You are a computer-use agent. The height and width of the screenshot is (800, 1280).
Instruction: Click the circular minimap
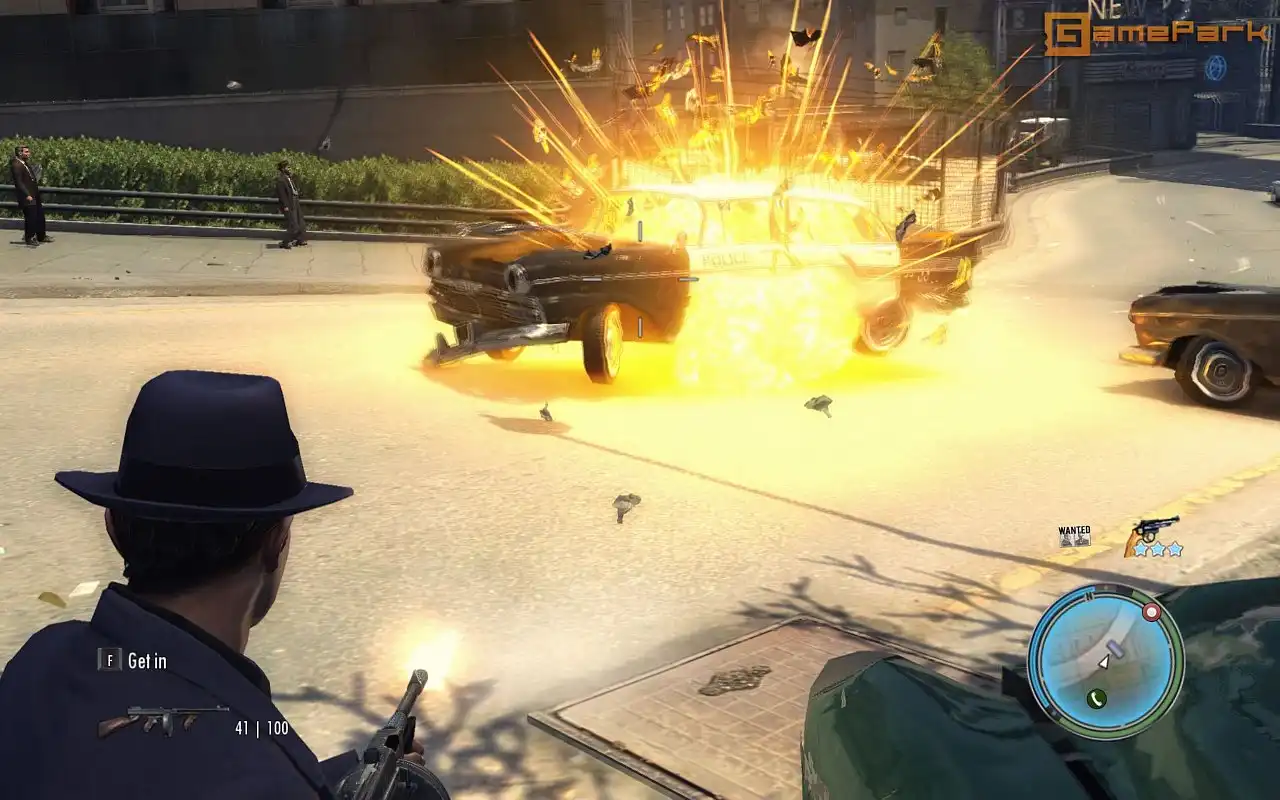pos(1105,661)
